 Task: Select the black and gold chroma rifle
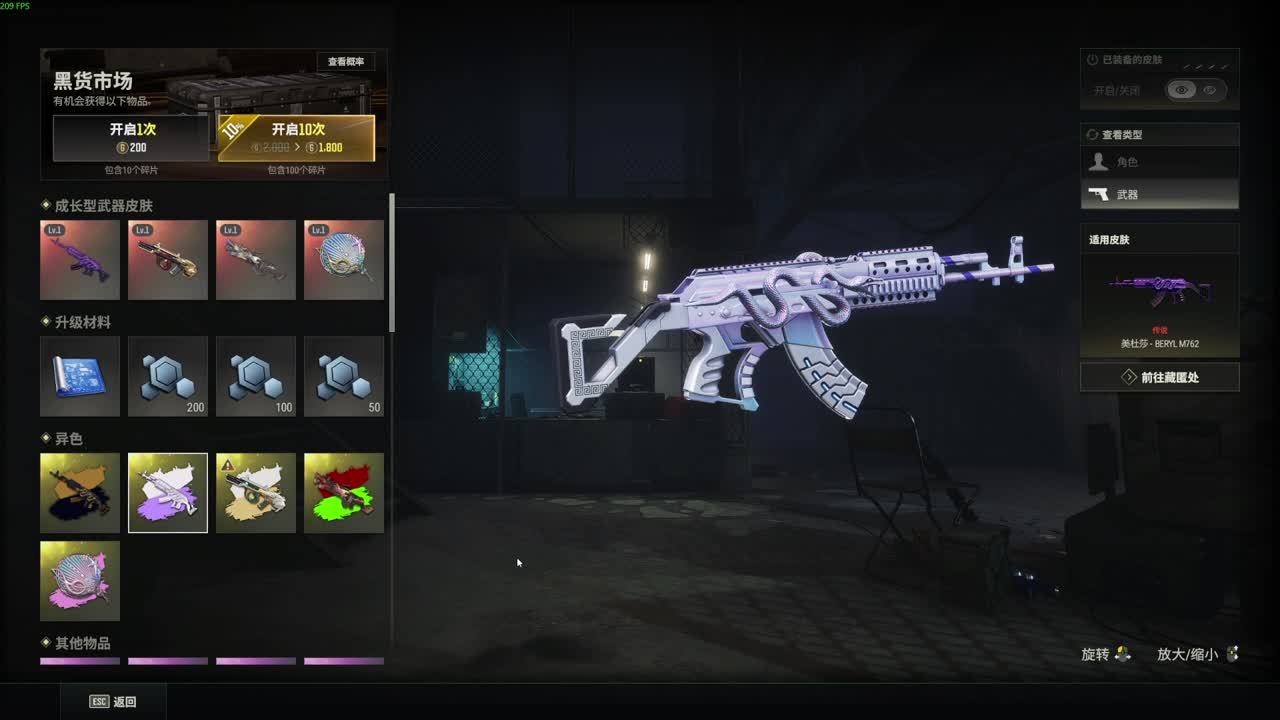tap(80, 493)
